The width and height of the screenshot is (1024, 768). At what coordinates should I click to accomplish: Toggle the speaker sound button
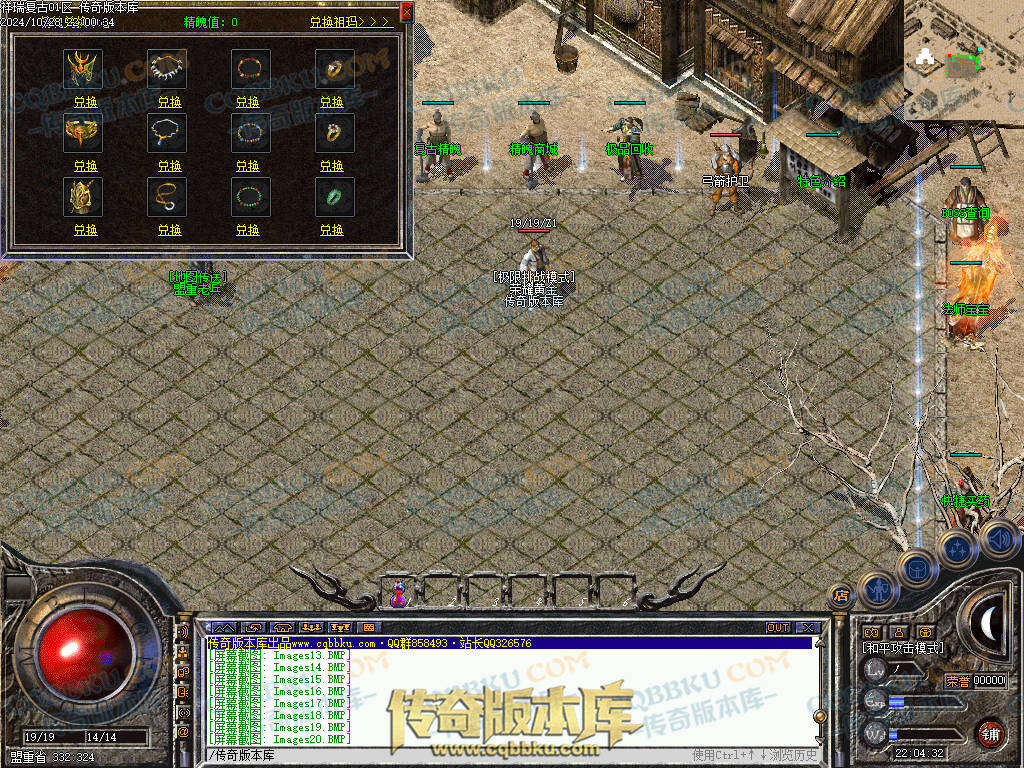coord(998,539)
